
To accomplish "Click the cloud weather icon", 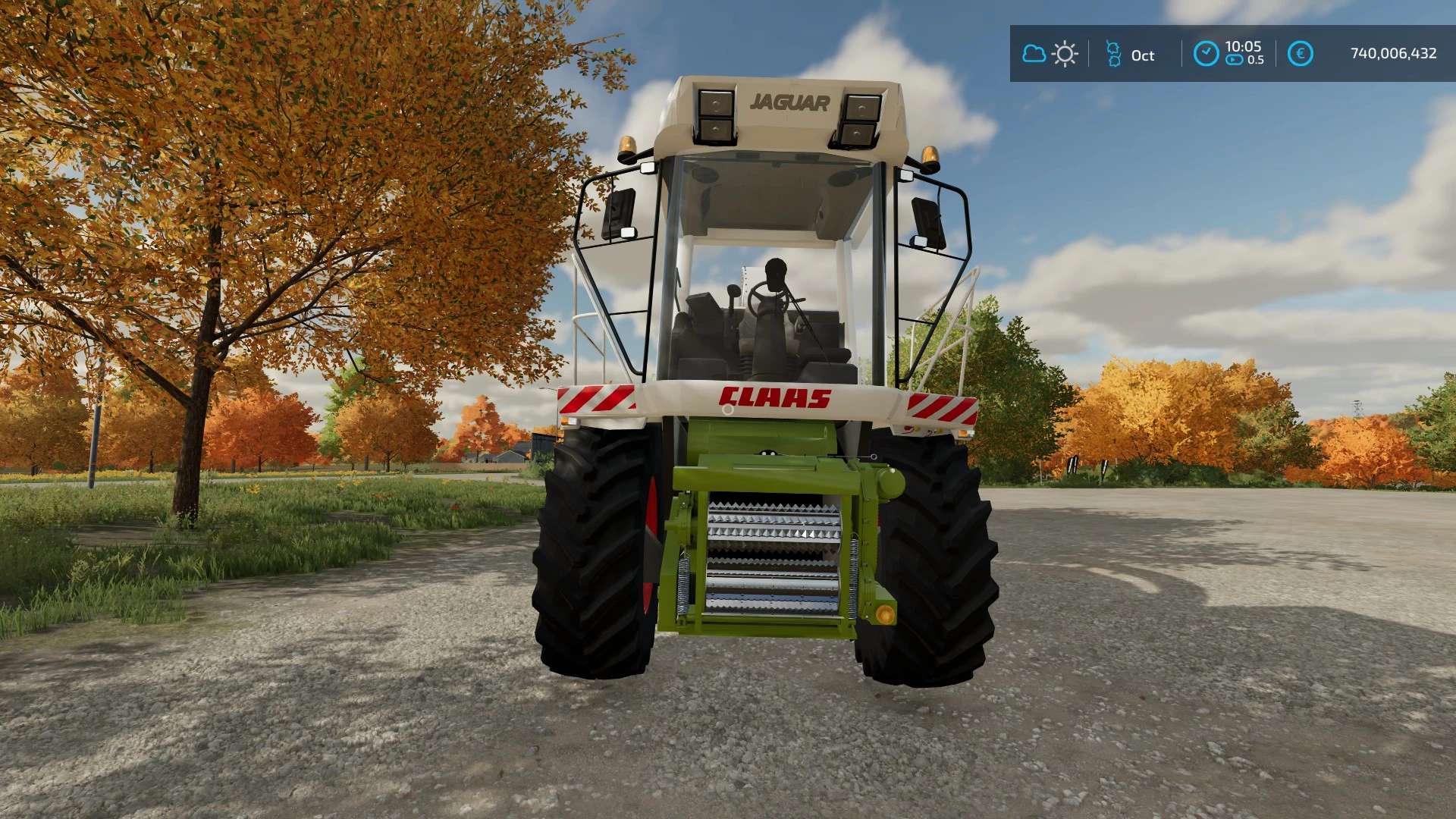I will [1034, 54].
